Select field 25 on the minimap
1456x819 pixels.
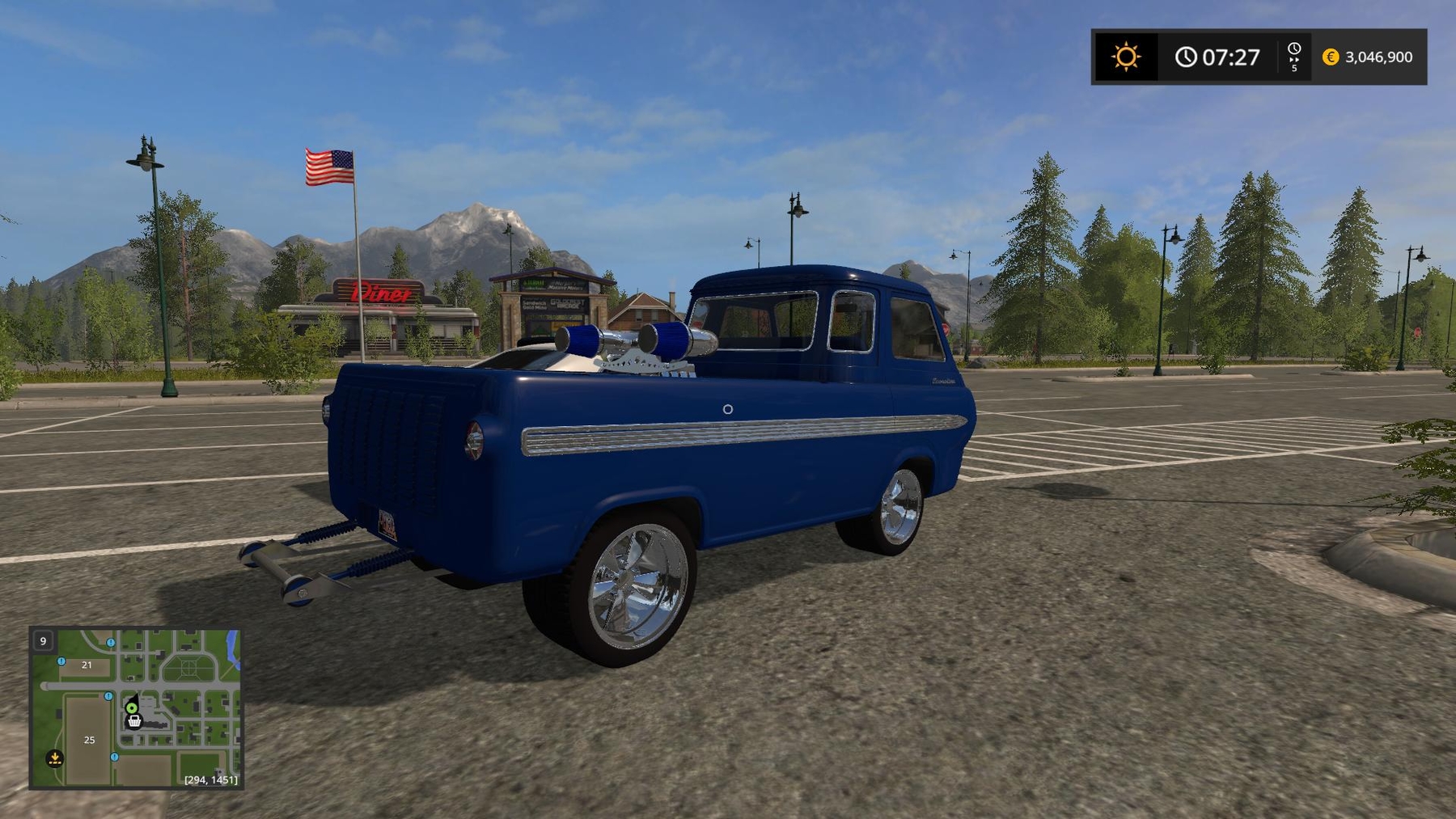click(89, 740)
